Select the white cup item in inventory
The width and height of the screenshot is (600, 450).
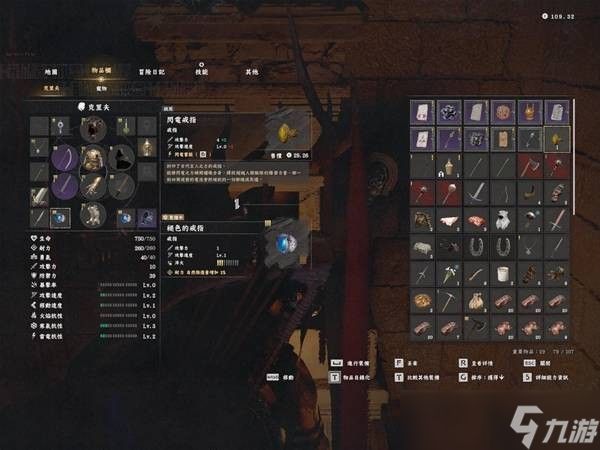click(x=503, y=273)
